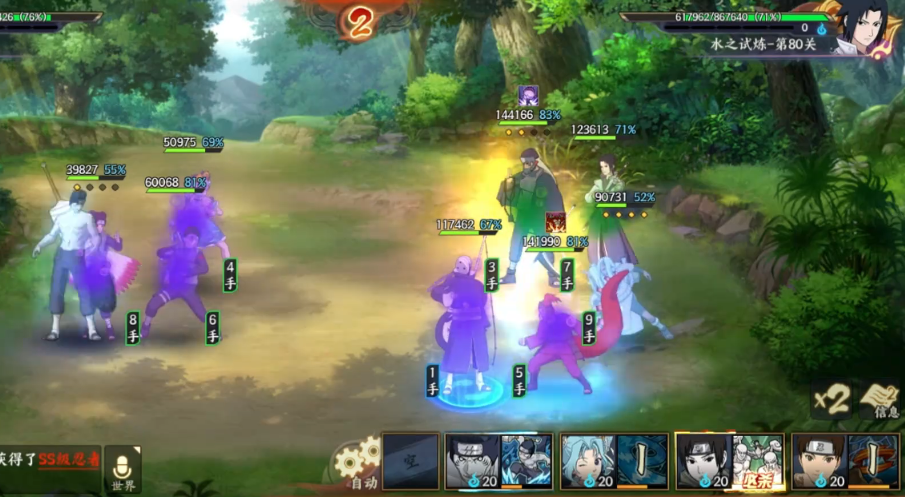Image resolution: width=905 pixels, height=497 pixels.
Task: Select the empty 空 skill card slot
Action: coord(410,461)
